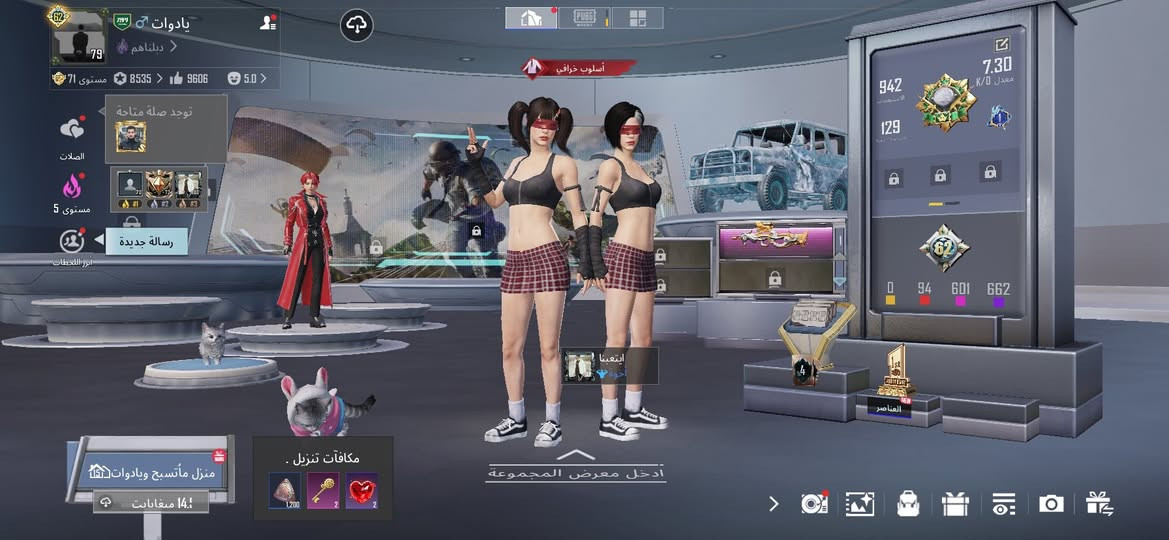Click the cloud download icon
The image size is (1169, 540).
point(357,24)
